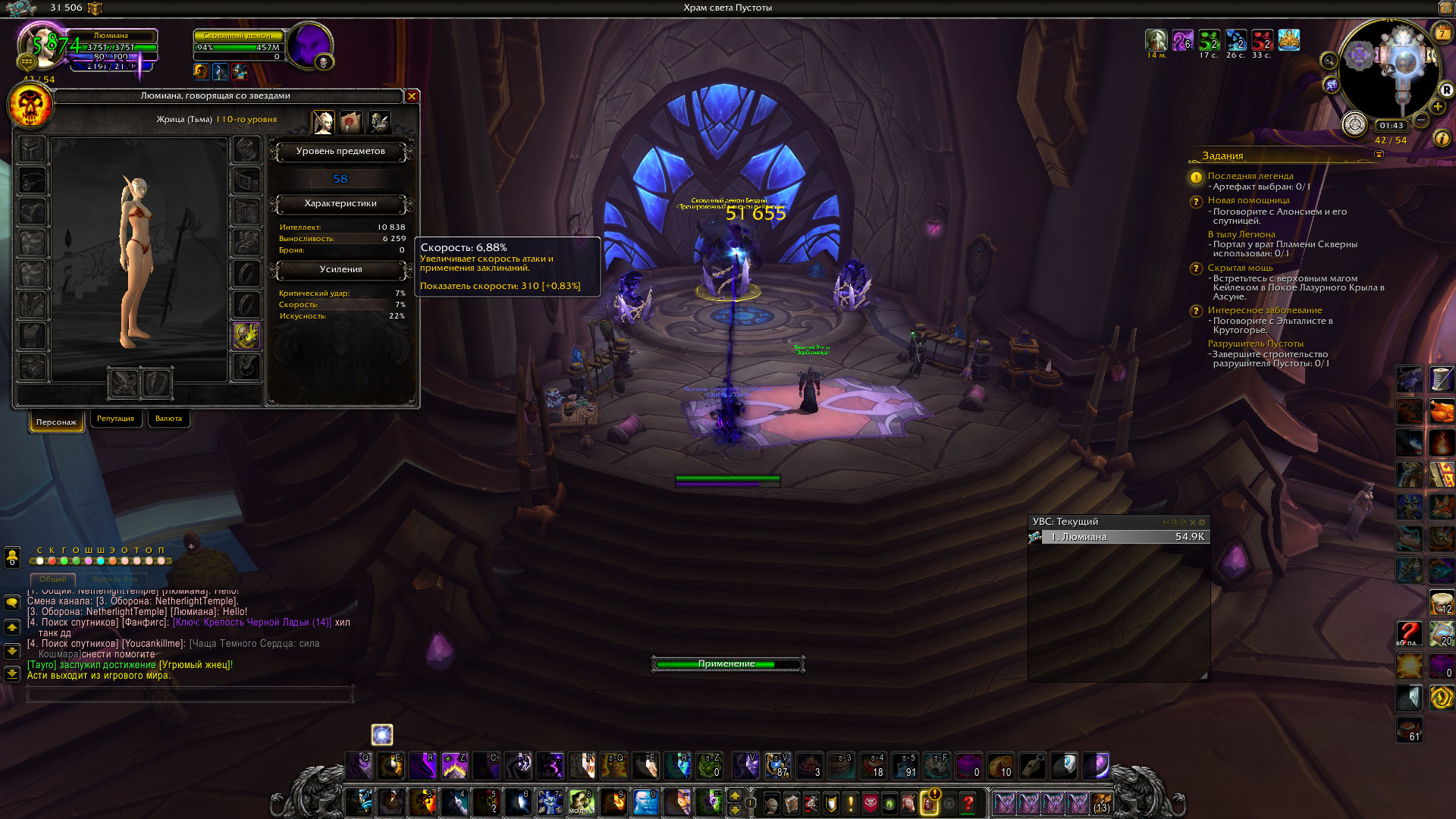Show the titles pane scroll icon
This screenshot has width=1456, height=819.
(350, 122)
